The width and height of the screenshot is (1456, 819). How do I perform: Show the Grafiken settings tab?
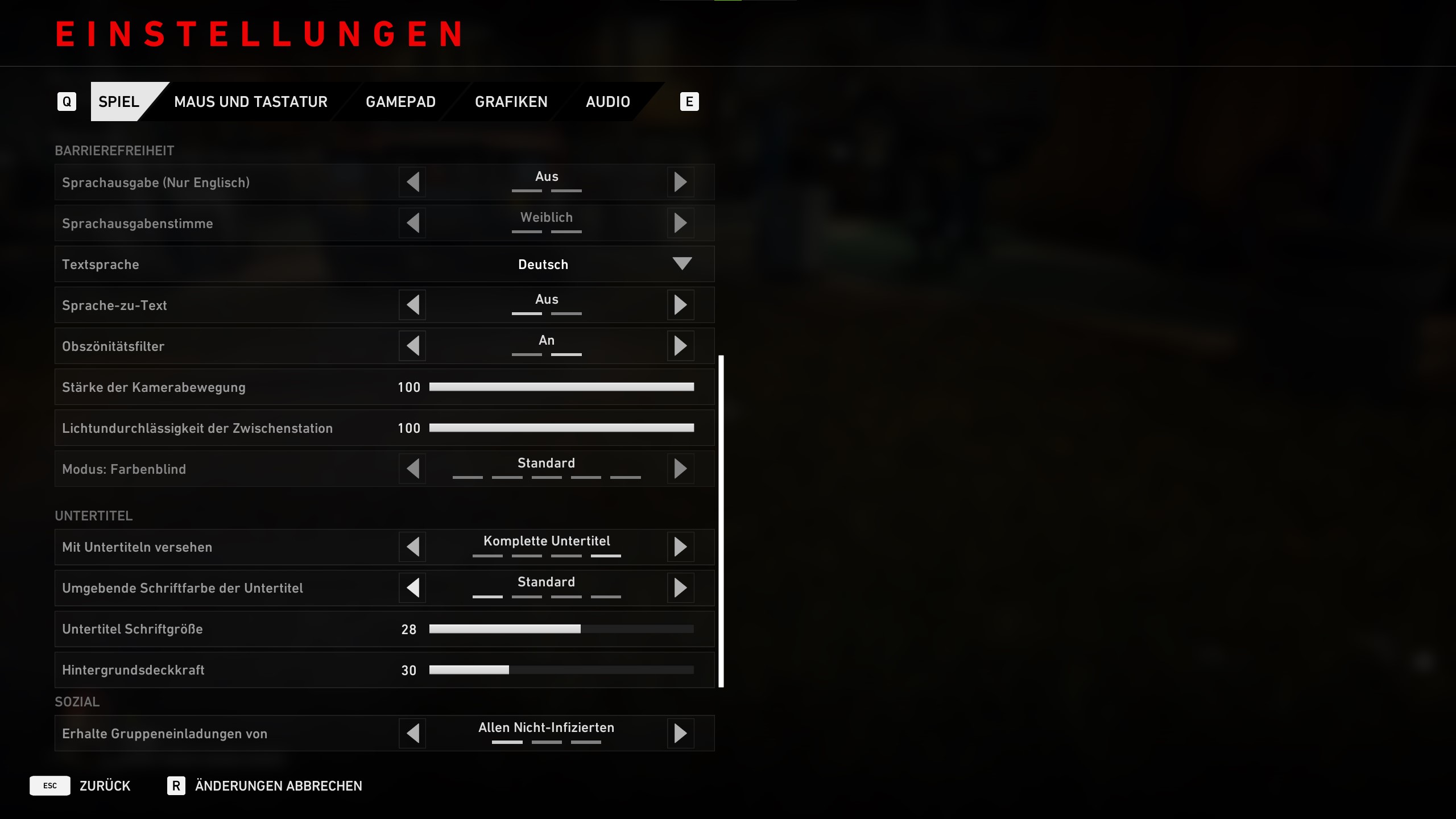tap(511, 102)
